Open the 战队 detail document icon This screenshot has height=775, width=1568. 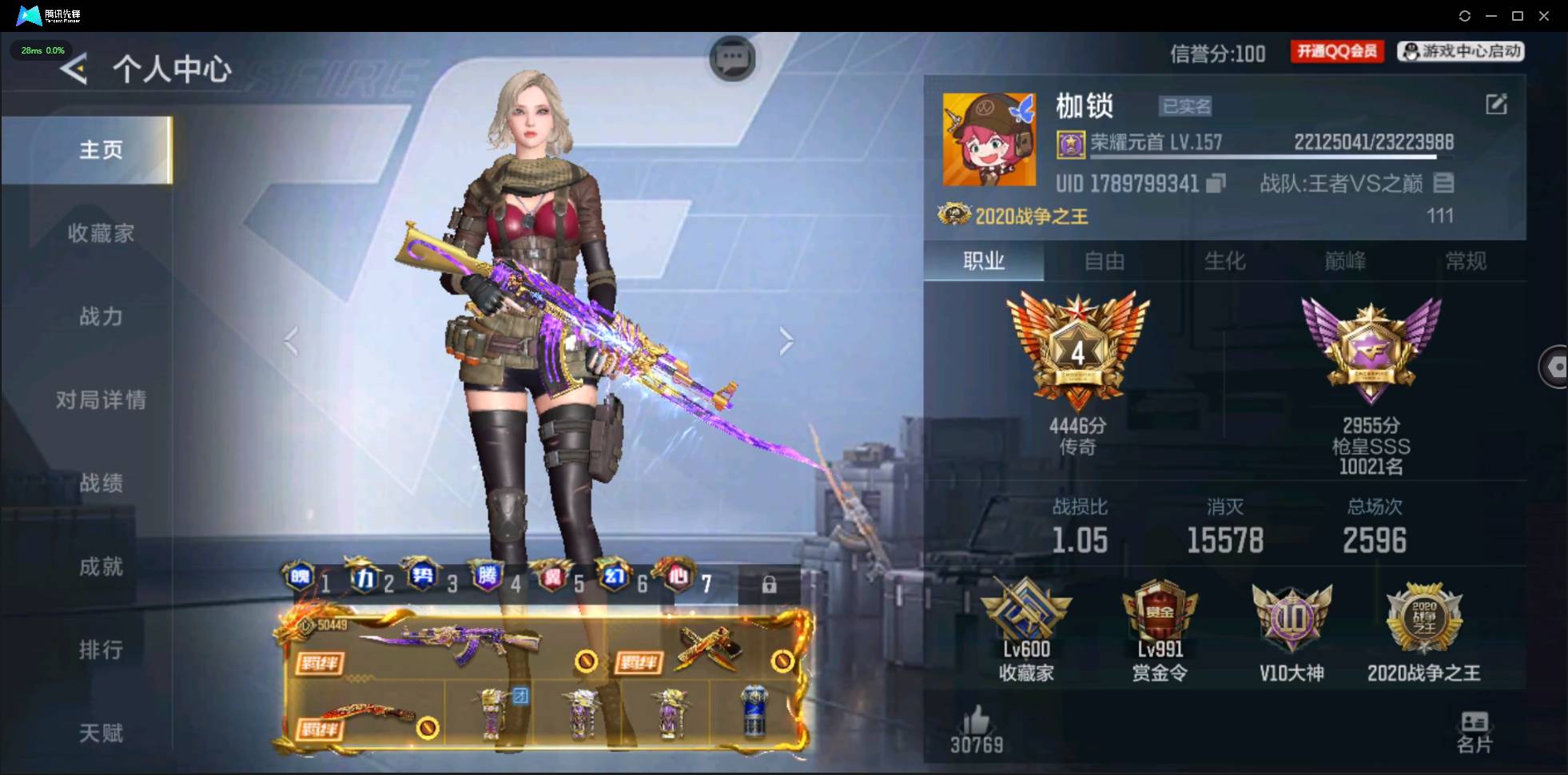click(x=1445, y=183)
